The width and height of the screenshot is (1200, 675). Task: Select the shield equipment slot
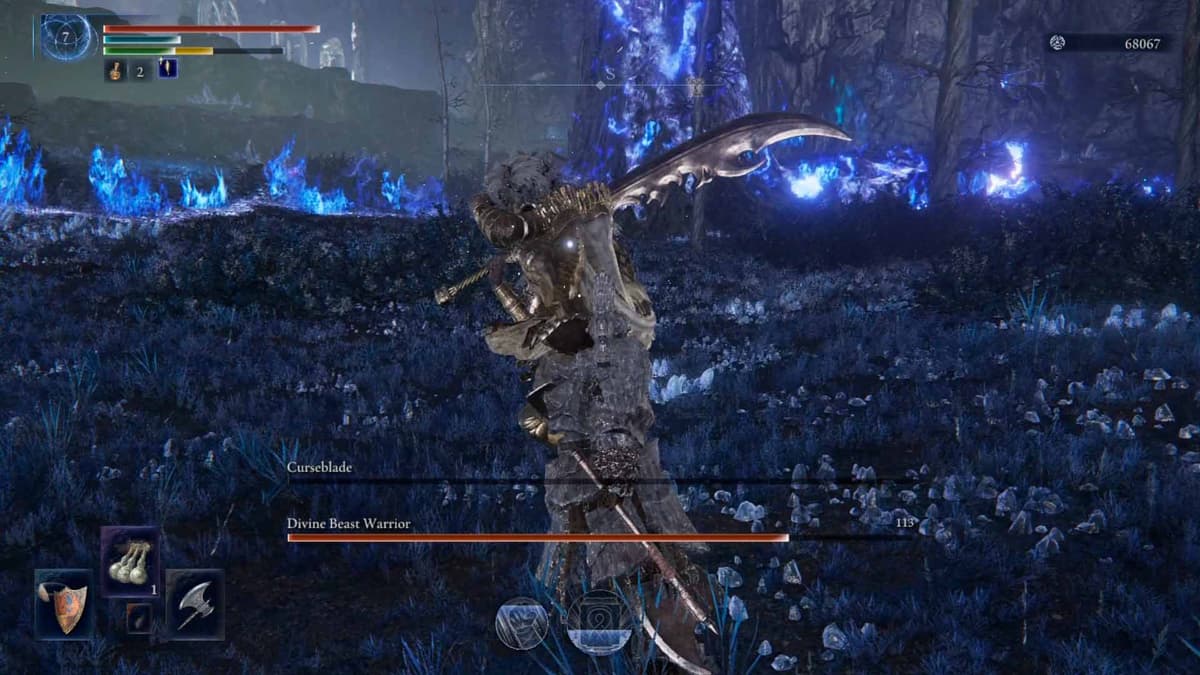[64, 604]
